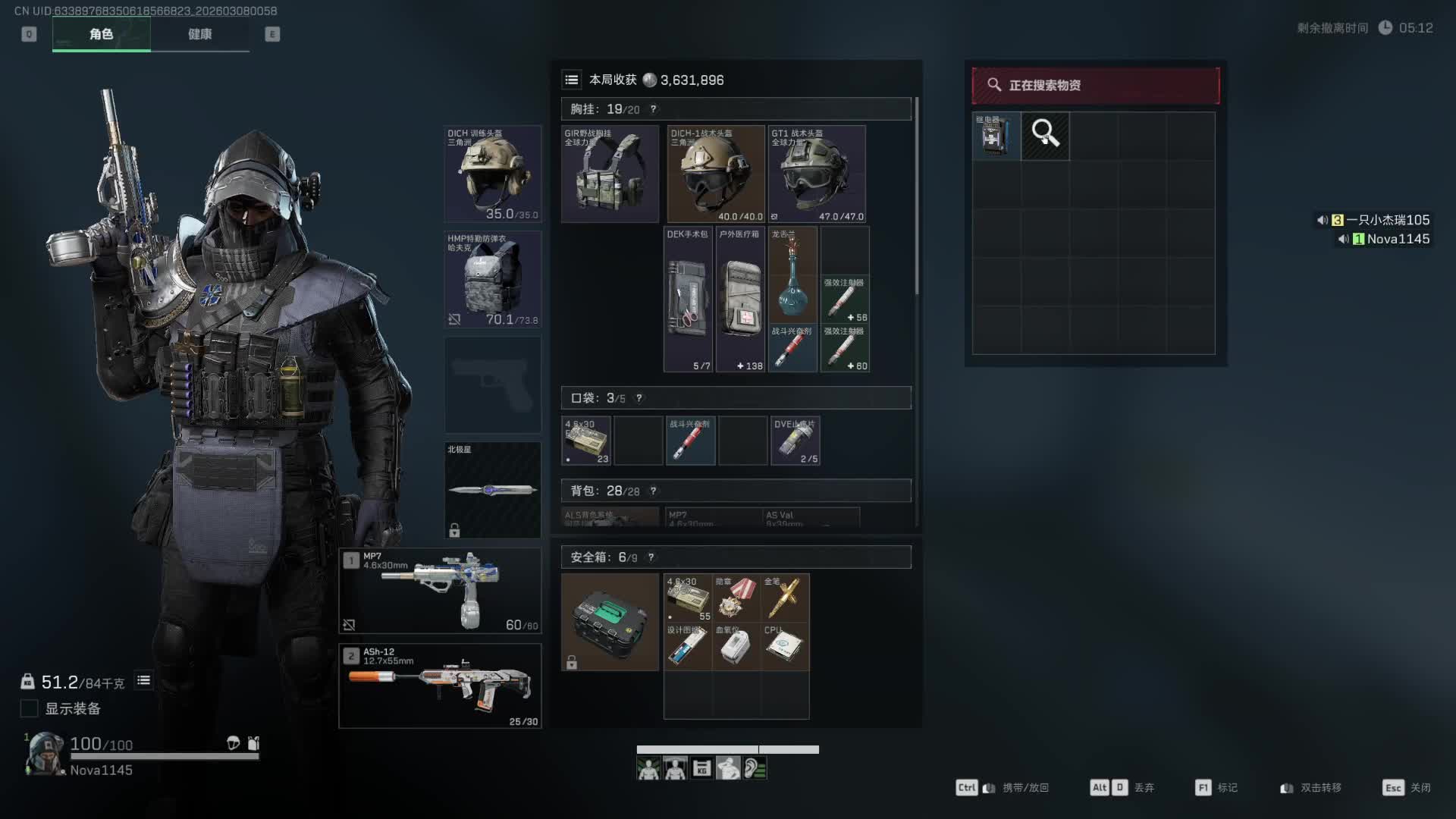The image size is (1456, 819).
Task: Toggle the 显示装备 checkbox
Action: click(x=30, y=708)
